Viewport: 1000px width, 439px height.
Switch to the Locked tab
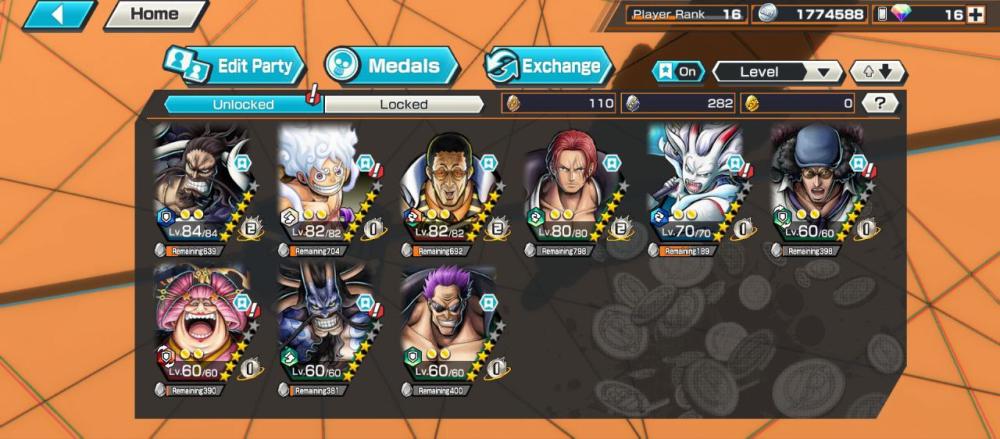click(404, 104)
